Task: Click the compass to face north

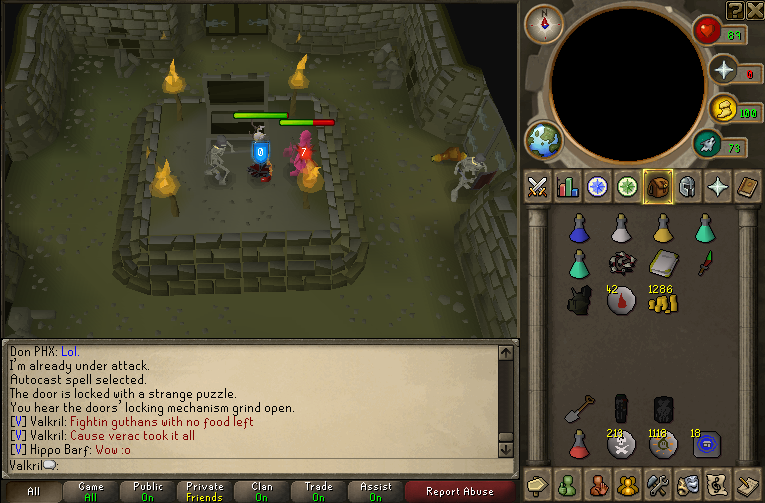Action: click(x=544, y=23)
